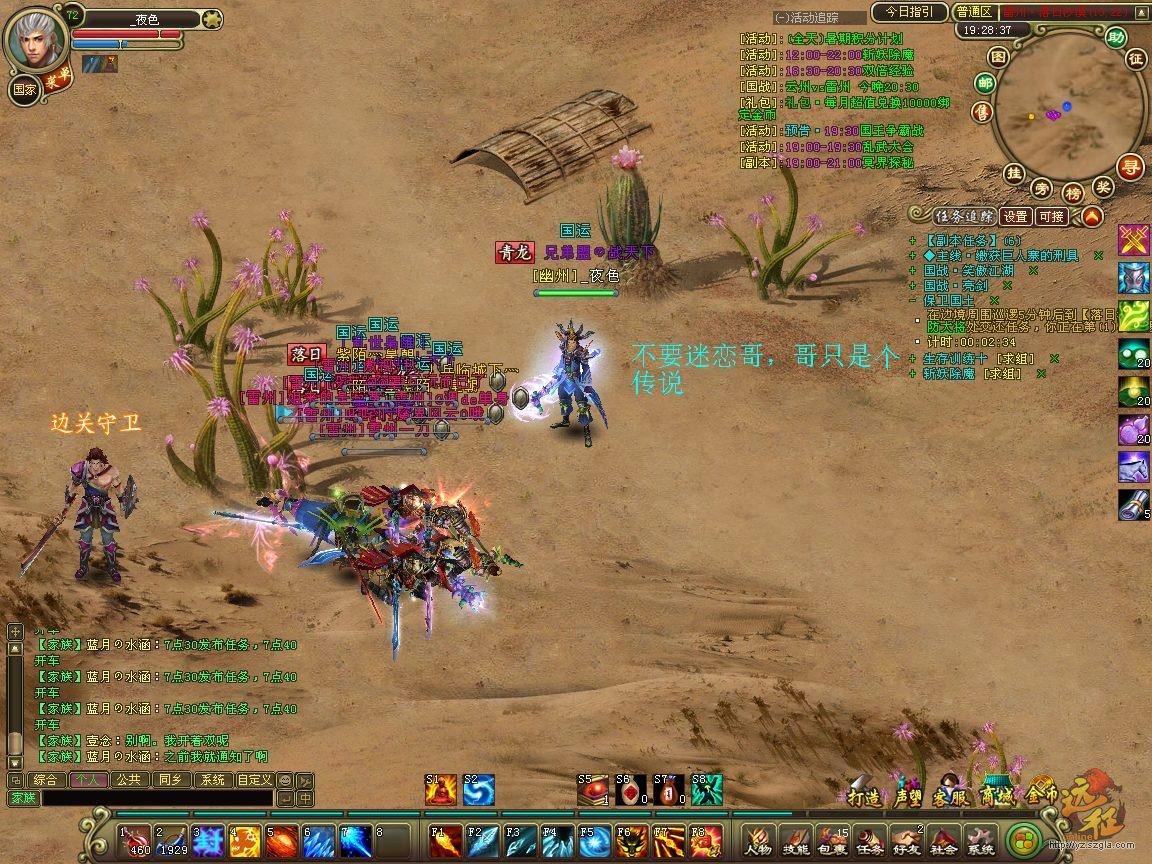Click the 国家 nation button
This screenshot has width=1152, height=864.
click(25, 88)
